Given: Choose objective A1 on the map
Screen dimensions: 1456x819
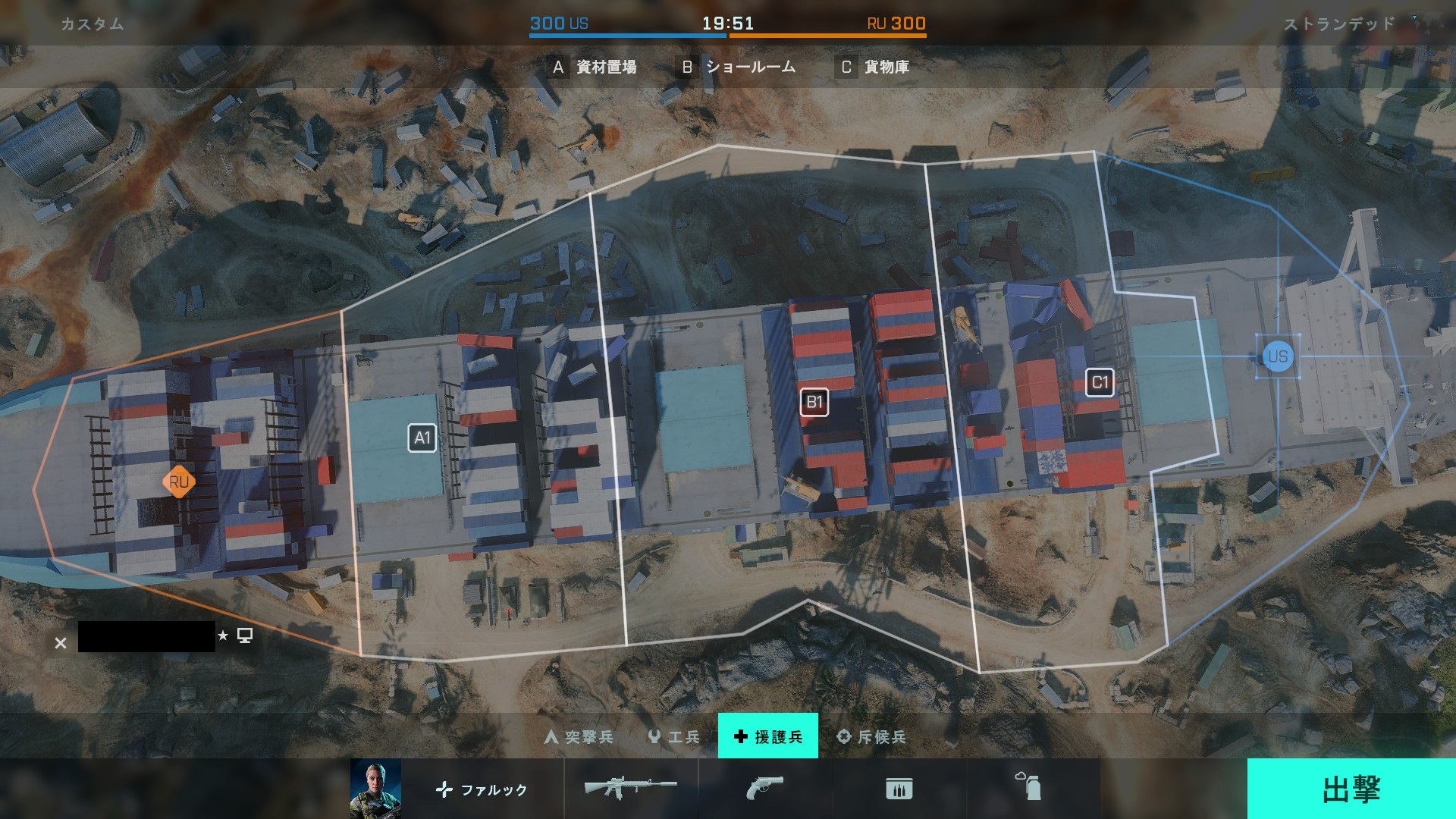Looking at the screenshot, I should pyautogui.click(x=422, y=438).
